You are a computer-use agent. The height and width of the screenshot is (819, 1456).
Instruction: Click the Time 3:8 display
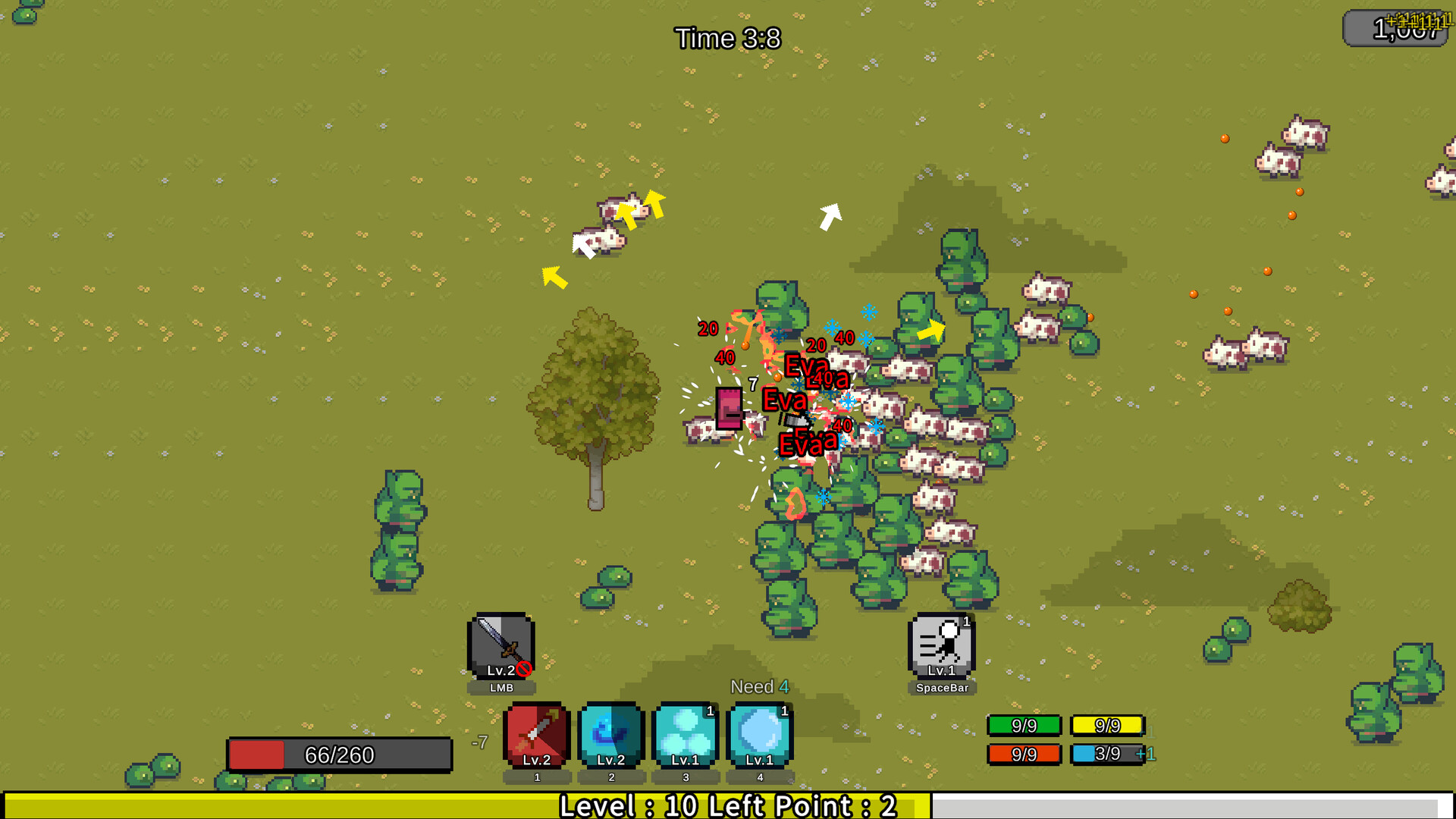point(729,39)
